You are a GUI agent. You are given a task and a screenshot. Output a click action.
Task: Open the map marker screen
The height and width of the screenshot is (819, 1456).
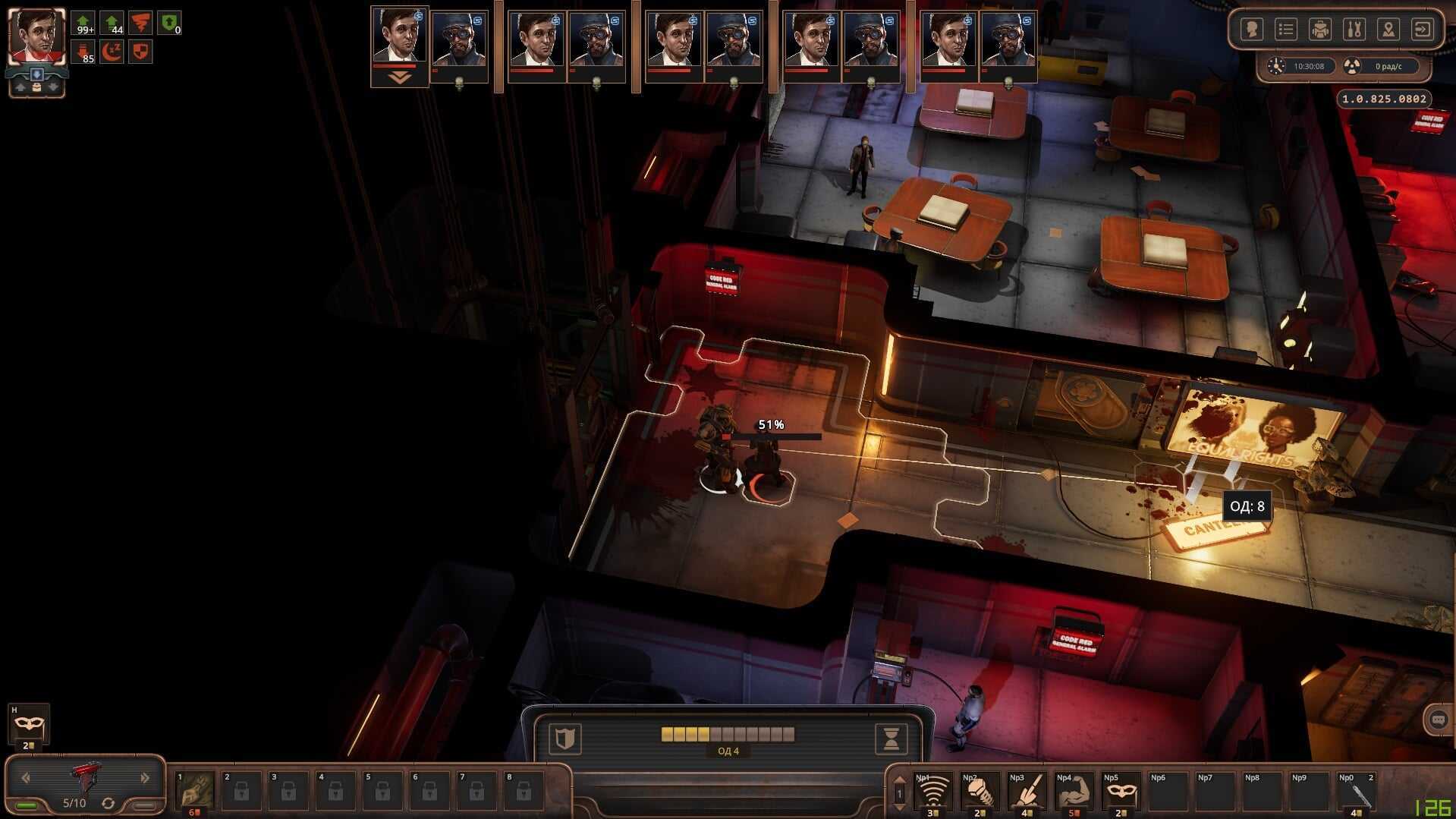1388,30
